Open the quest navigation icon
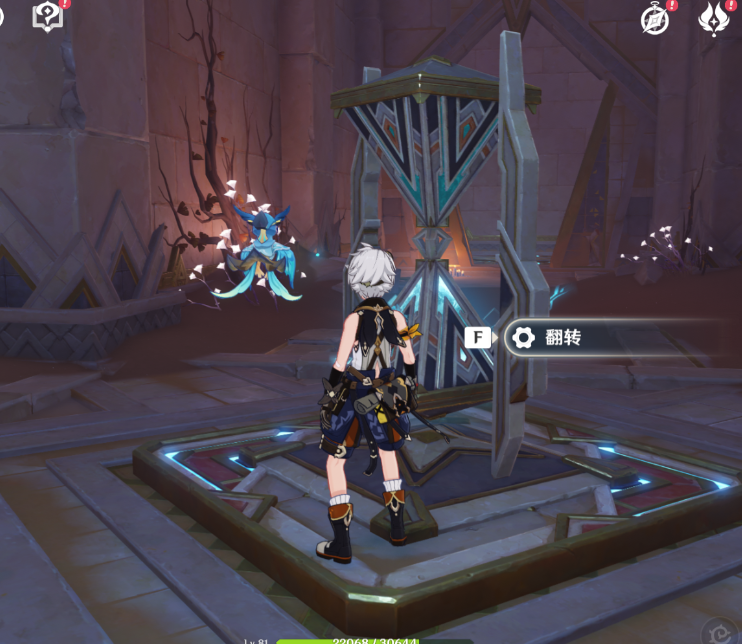The height and width of the screenshot is (644, 742). tap(46, 15)
